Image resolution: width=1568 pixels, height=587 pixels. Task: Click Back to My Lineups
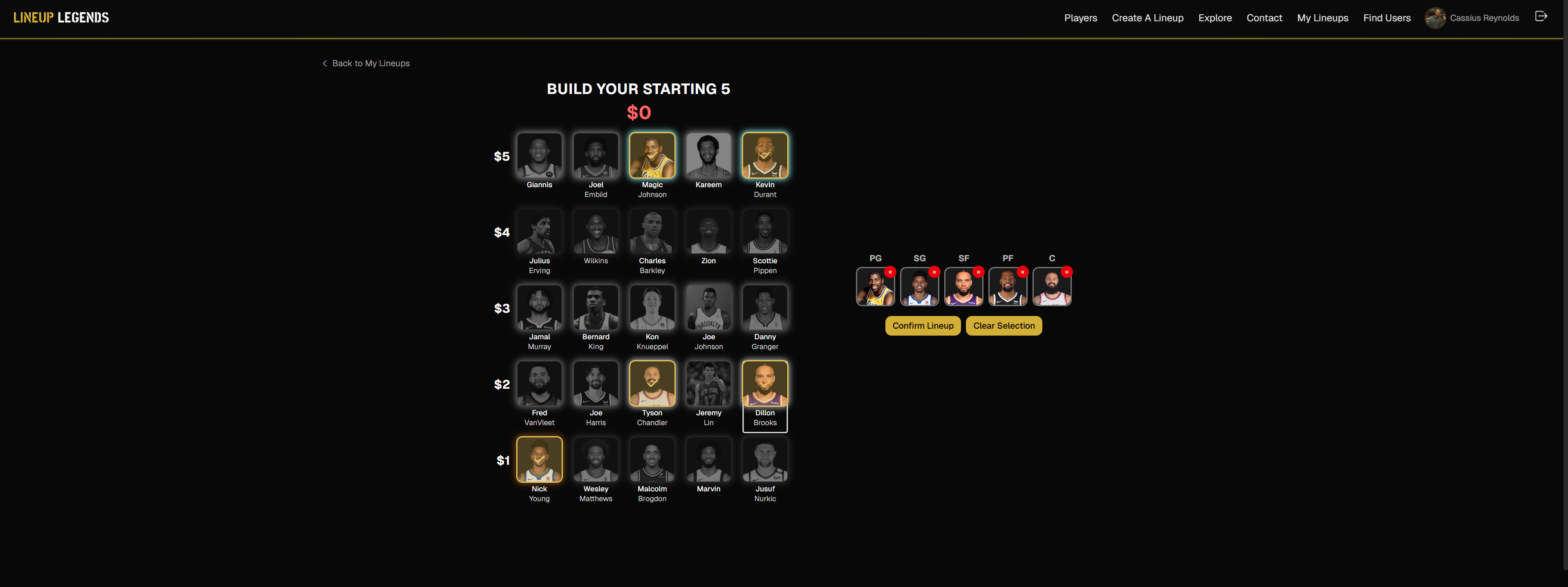tap(371, 63)
